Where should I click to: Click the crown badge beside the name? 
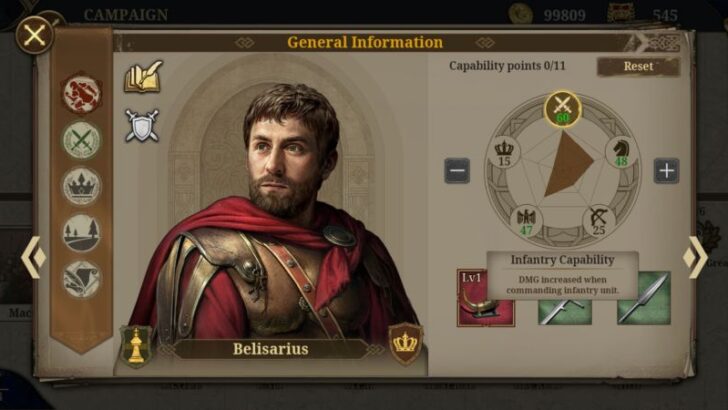coord(406,343)
